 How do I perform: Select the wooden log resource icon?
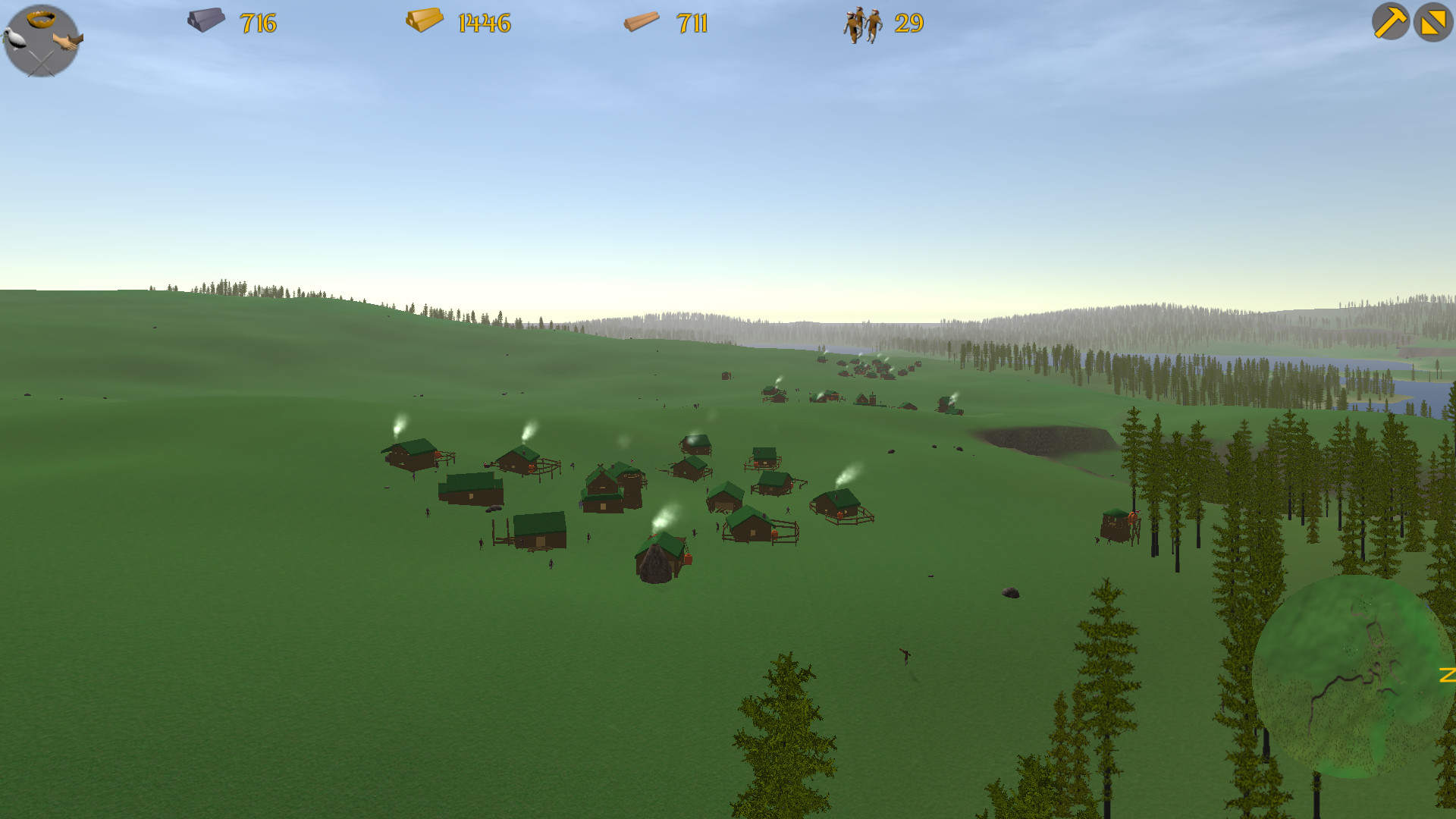(642, 22)
